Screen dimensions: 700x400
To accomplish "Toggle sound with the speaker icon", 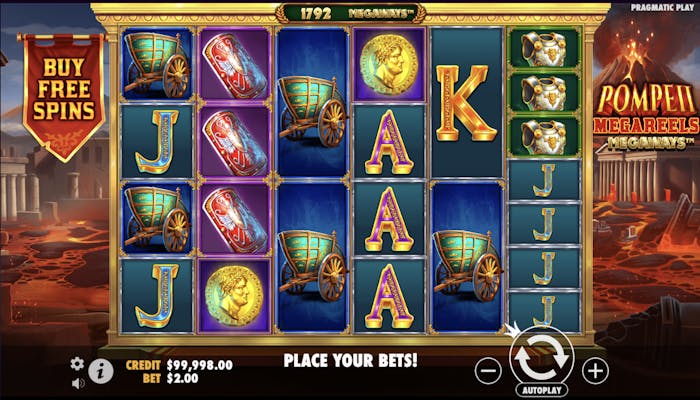I will (77, 381).
